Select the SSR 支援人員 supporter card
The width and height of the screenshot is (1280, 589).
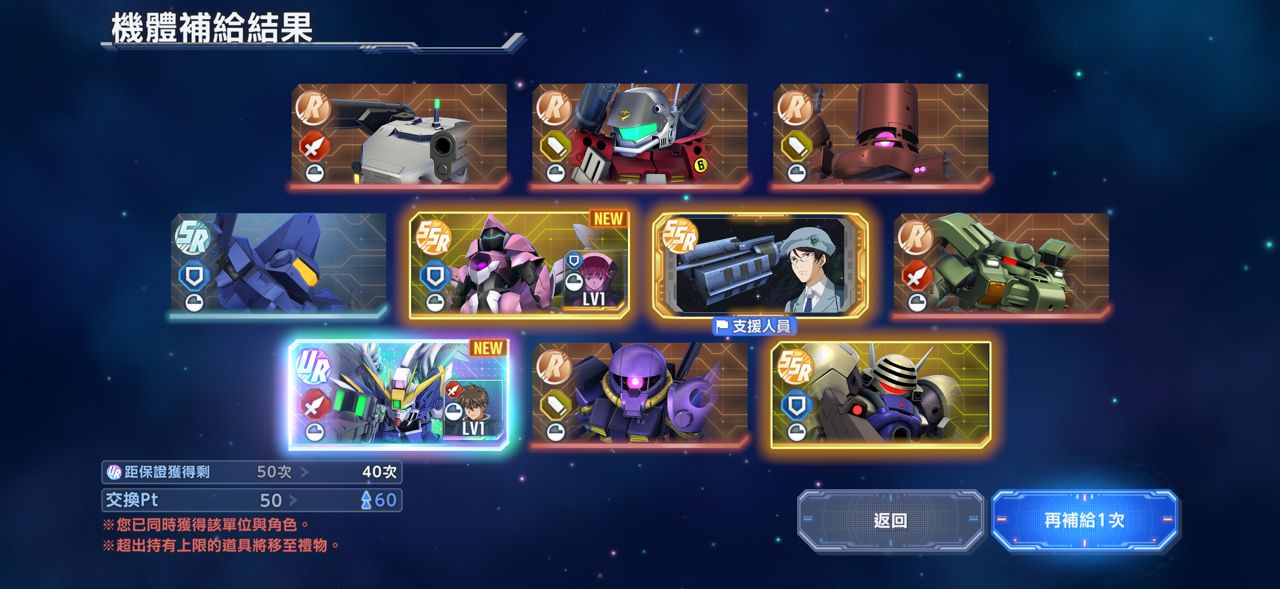click(760, 265)
